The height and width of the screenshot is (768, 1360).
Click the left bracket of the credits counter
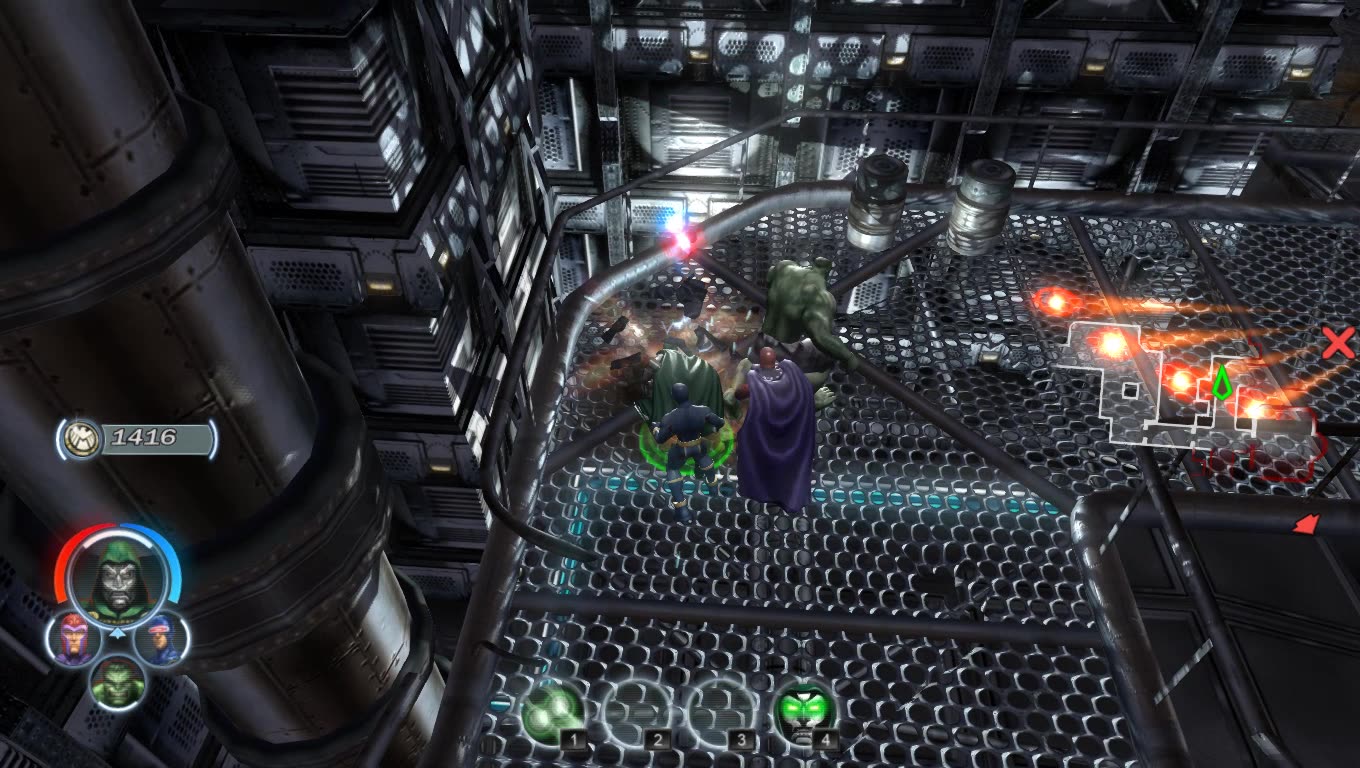pyautogui.click(x=62, y=436)
